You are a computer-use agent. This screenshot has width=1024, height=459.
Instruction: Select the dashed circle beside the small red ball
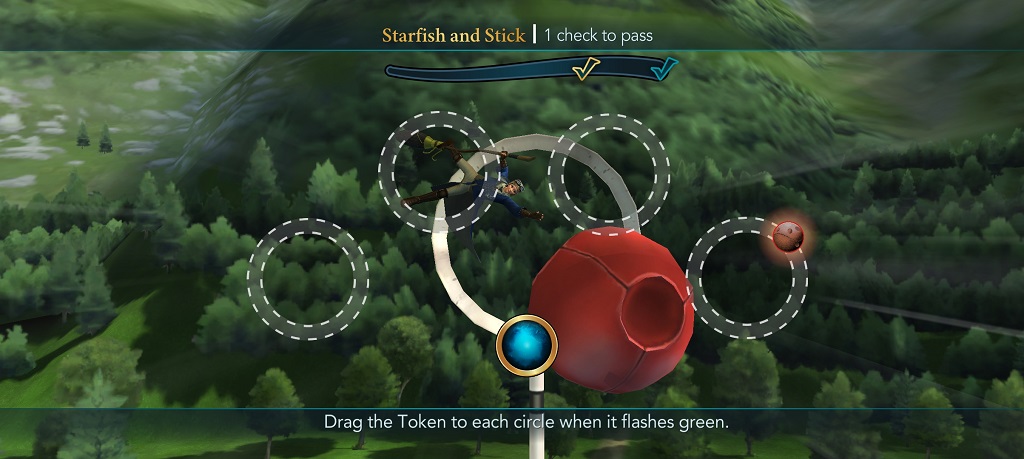click(x=748, y=277)
